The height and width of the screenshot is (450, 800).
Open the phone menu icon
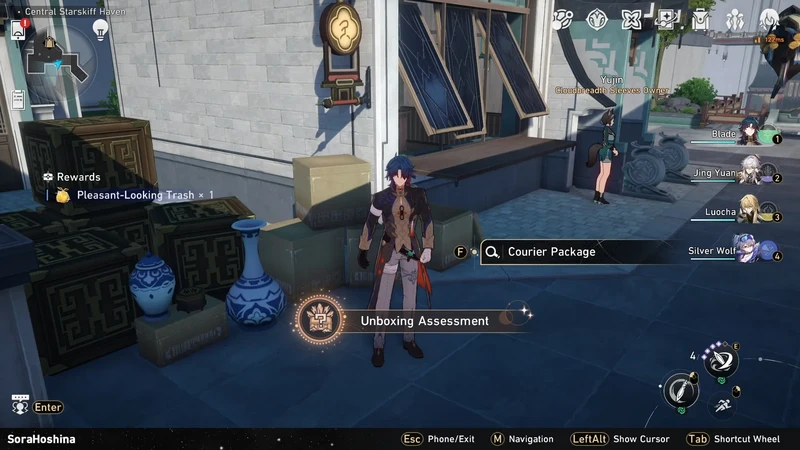(18, 30)
